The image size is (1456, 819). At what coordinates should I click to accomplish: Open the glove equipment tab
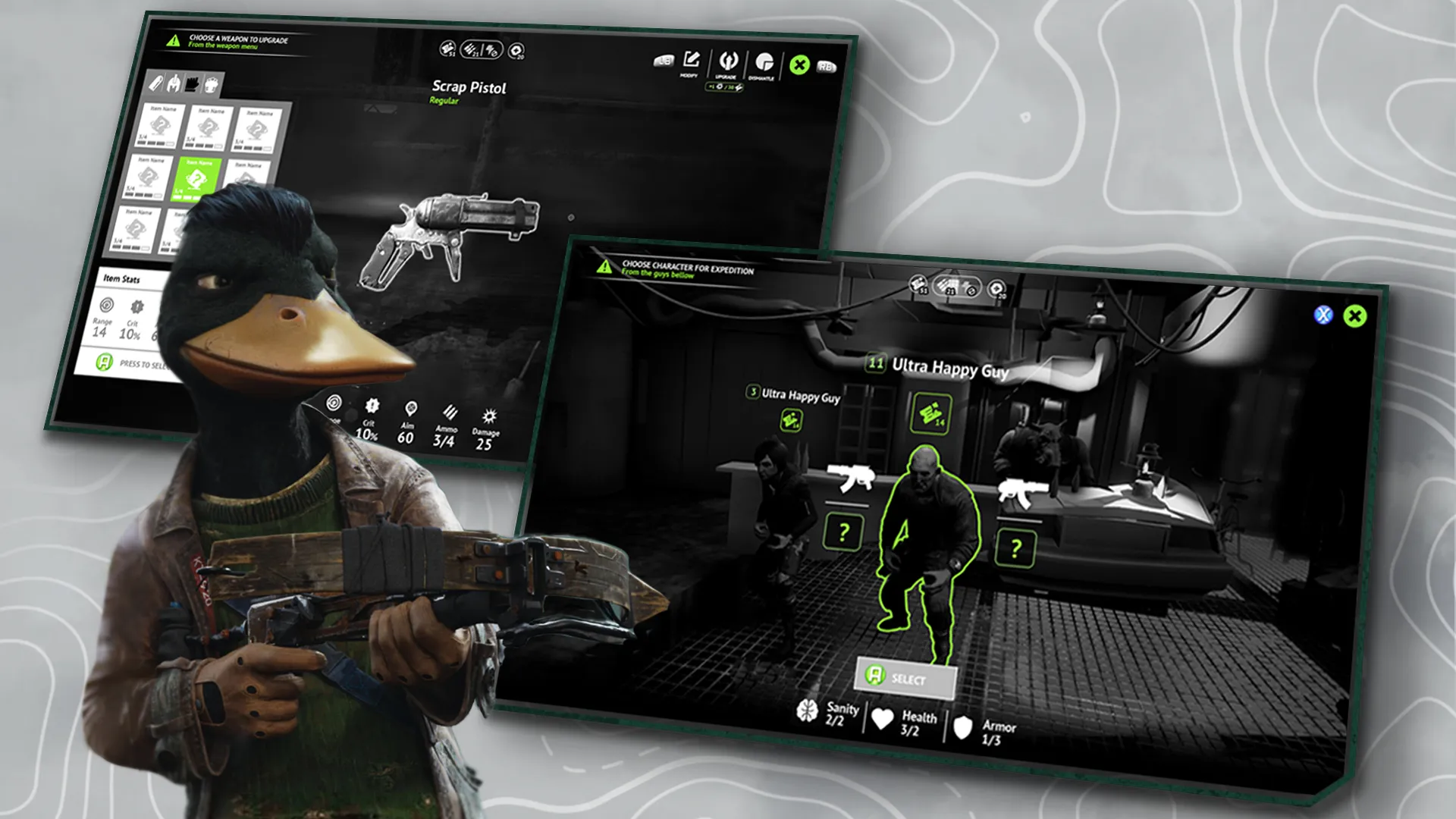pyautogui.click(x=192, y=85)
